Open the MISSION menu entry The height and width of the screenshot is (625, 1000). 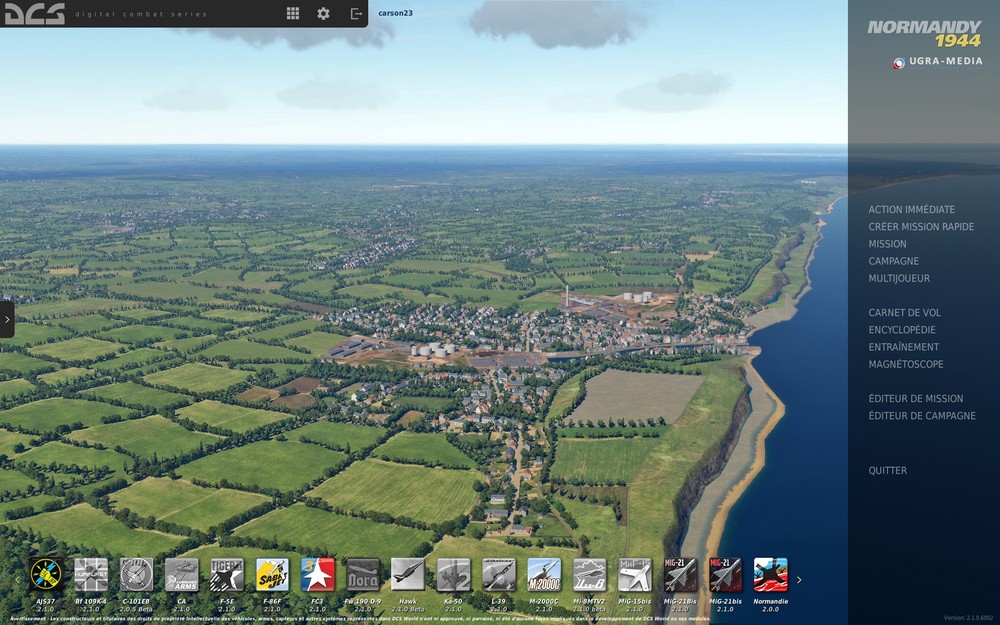click(887, 244)
